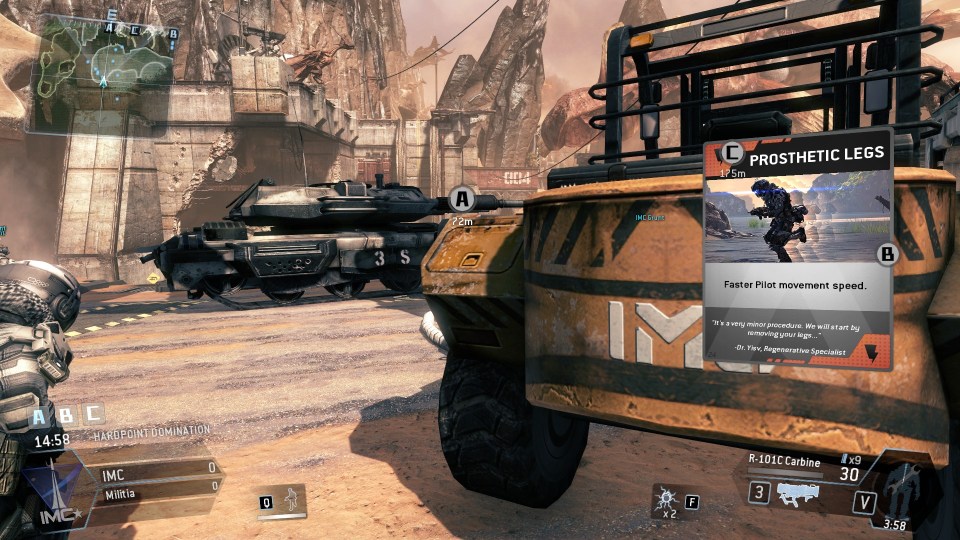Select the Prosthetic Legs burn card
The image size is (960, 540).
797,252
